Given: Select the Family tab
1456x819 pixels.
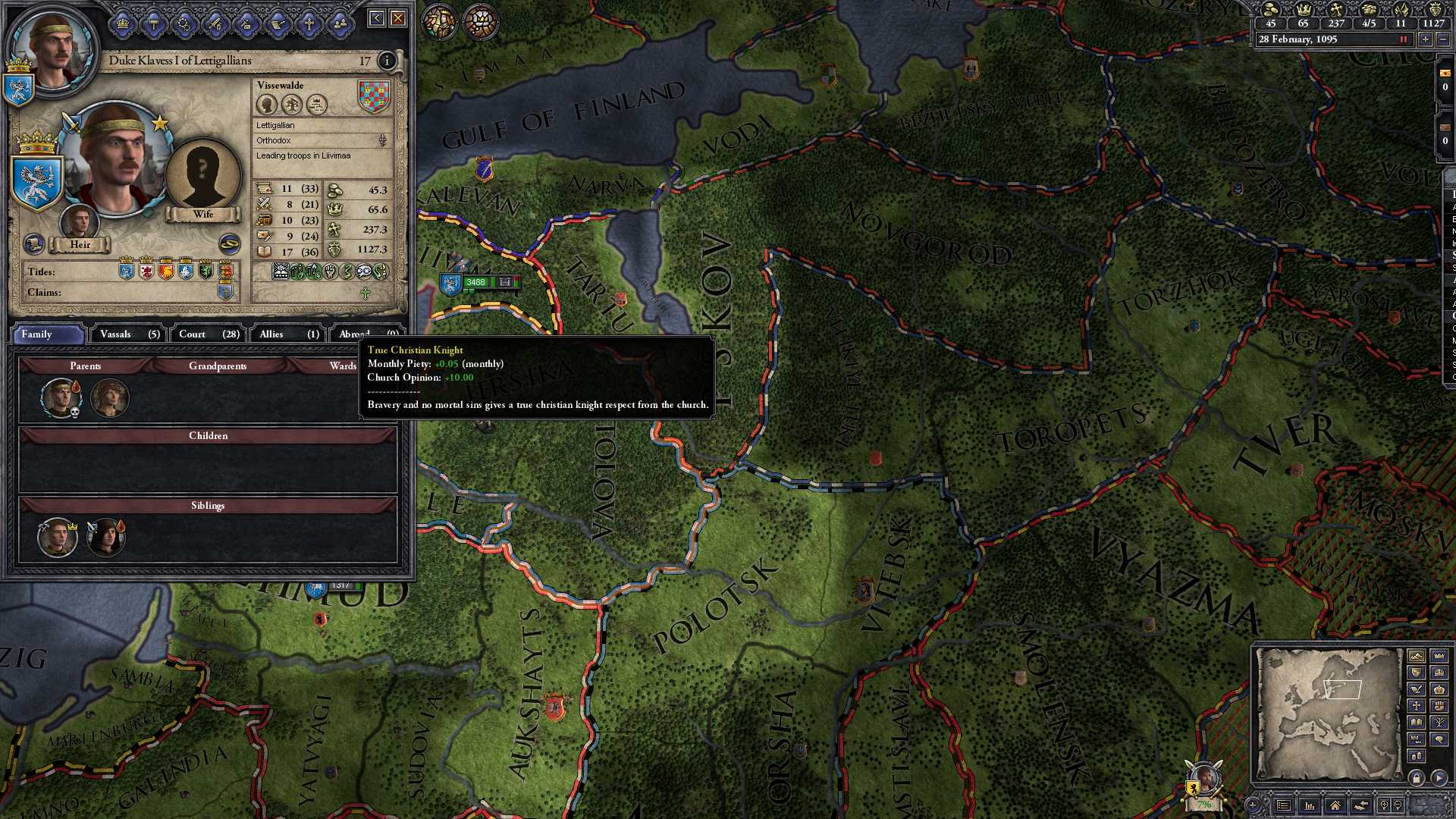Looking at the screenshot, I should pos(47,334).
